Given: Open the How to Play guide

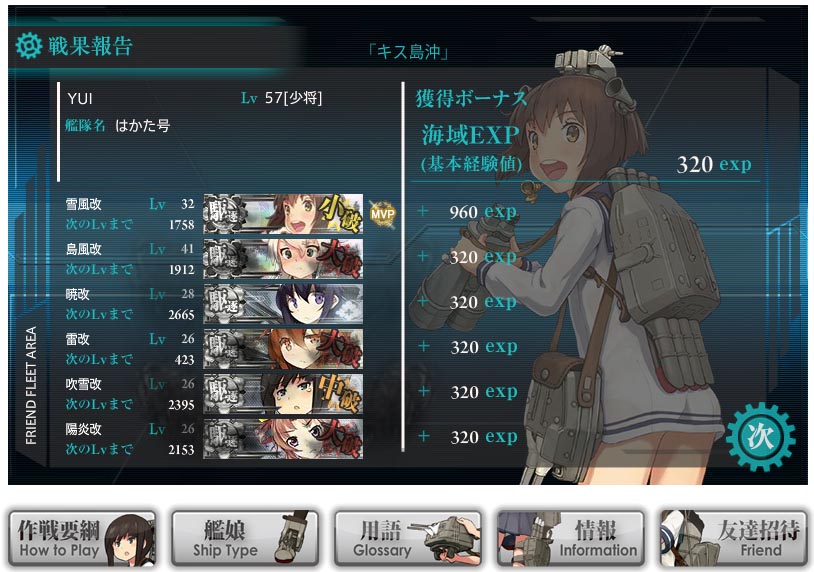Looking at the screenshot, I should point(82,539).
